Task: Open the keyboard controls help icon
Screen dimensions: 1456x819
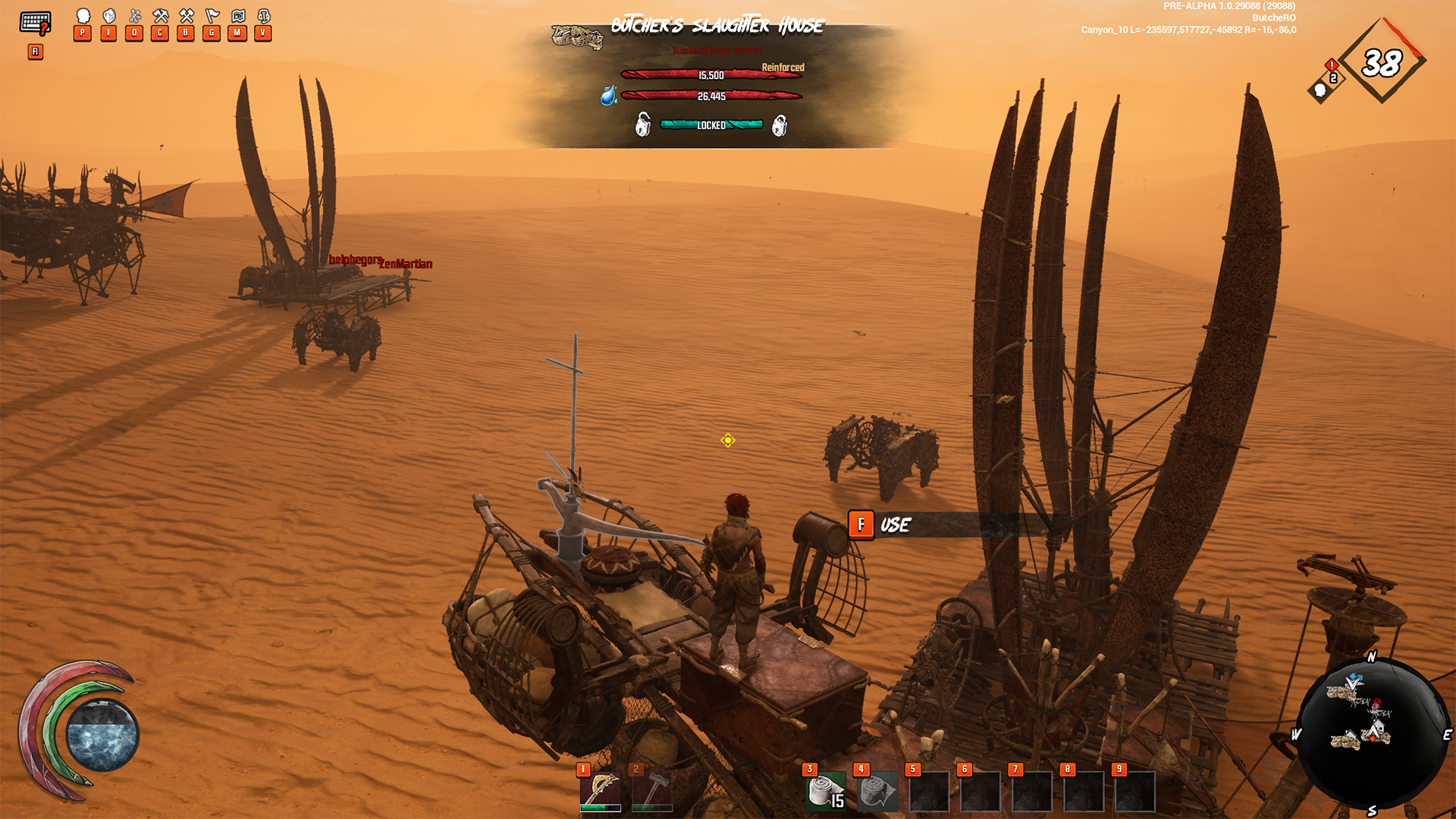Action: tap(35, 24)
